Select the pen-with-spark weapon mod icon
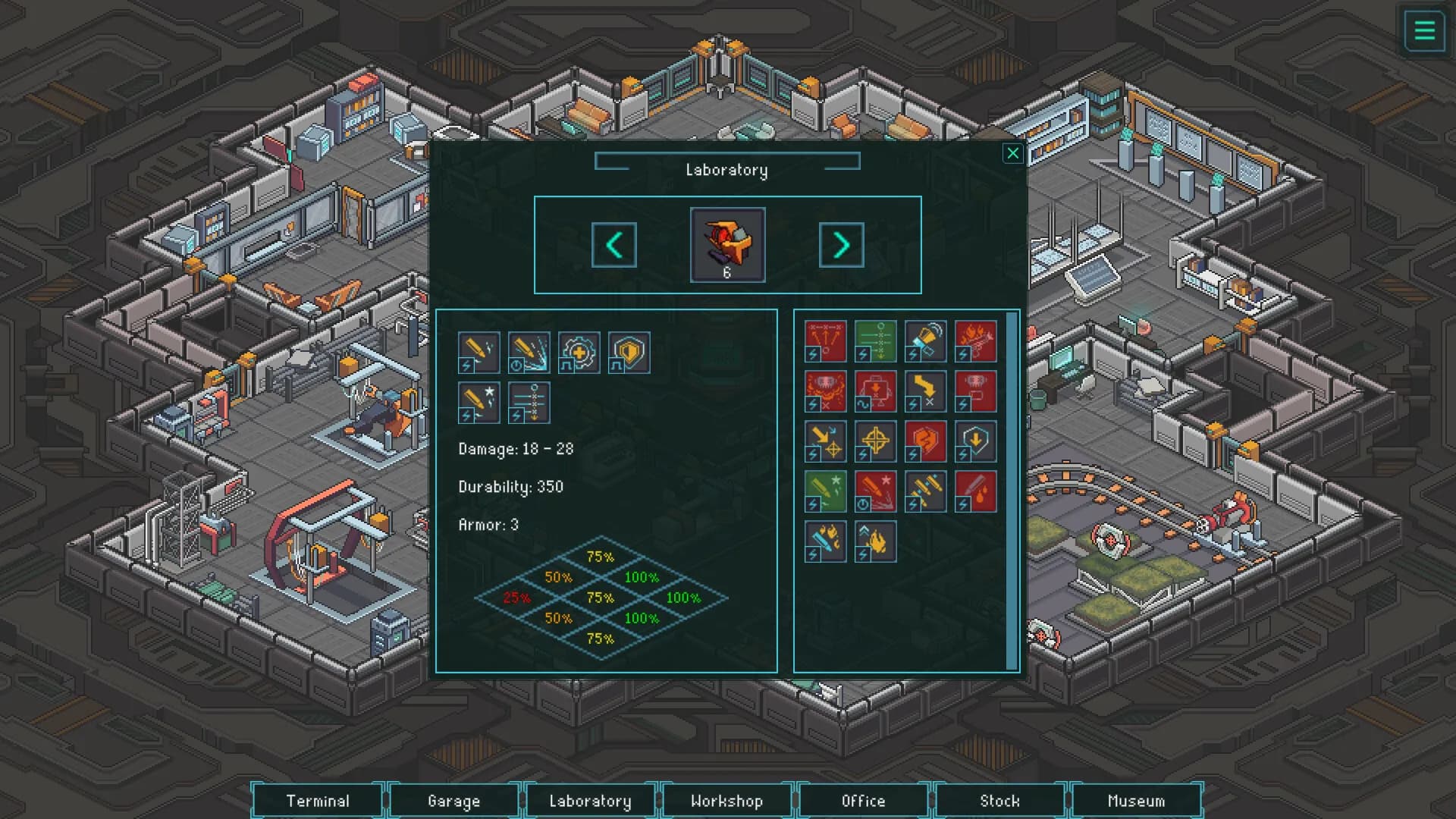The width and height of the screenshot is (1456, 819). (479, 353)
